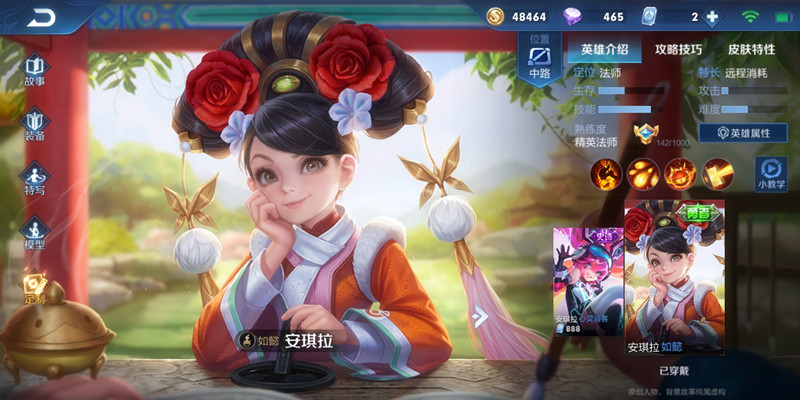Switch to the 皮肤特性 tab
This screenshot has height=400, width=800.
tap(751, 49)
